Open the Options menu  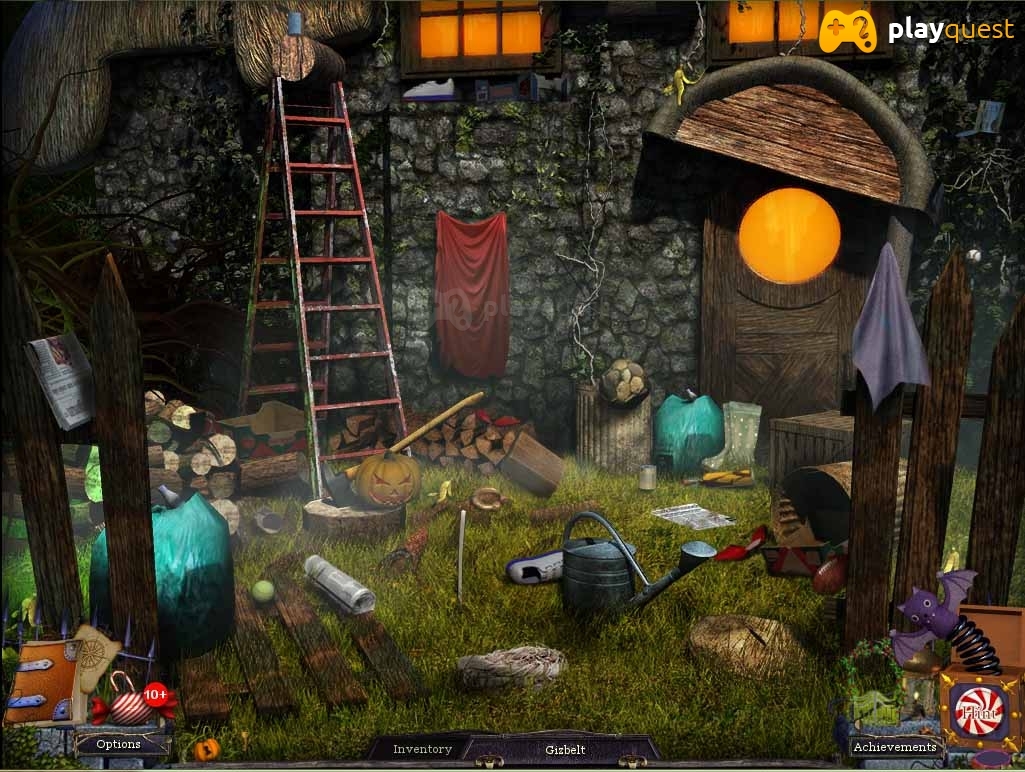(x=119, y=744)
